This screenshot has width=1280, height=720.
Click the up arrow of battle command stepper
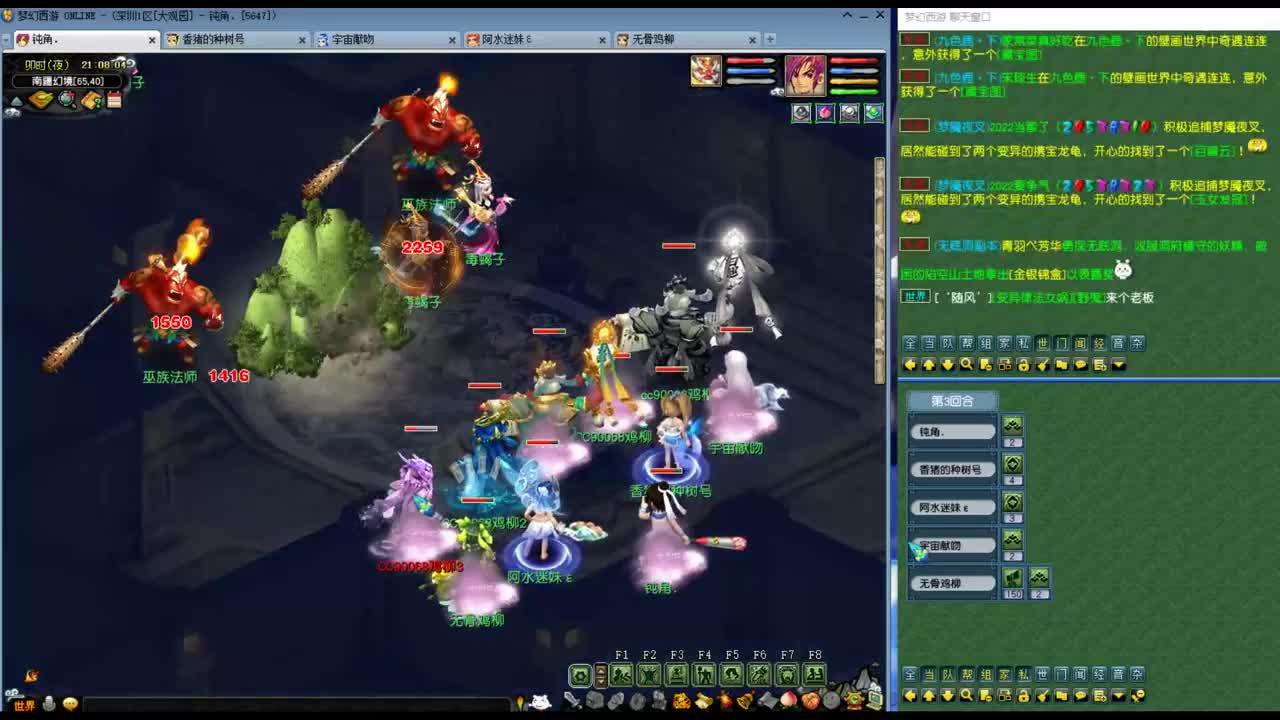click(x=600, y=672)
